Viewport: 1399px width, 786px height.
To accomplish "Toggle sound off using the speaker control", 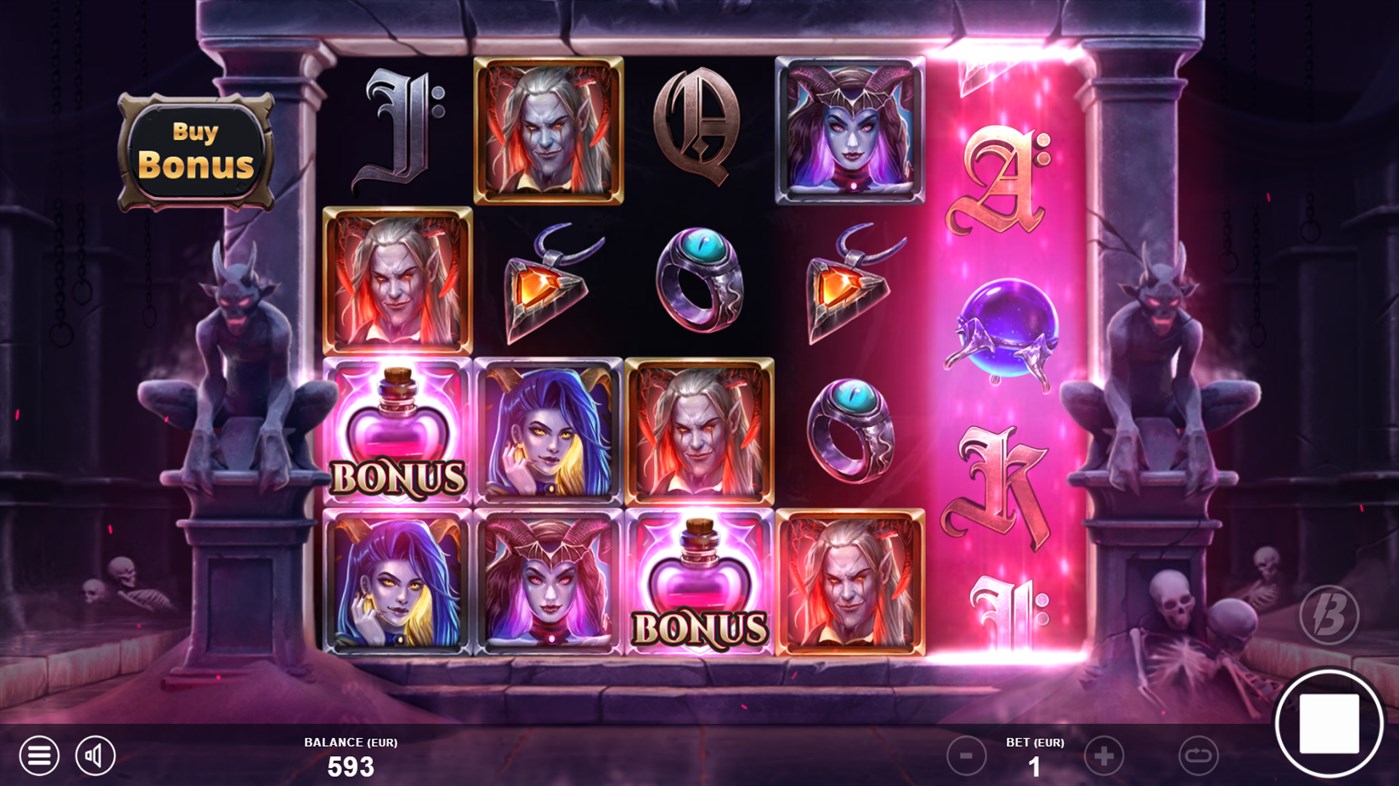I will (x=95, y=755).
